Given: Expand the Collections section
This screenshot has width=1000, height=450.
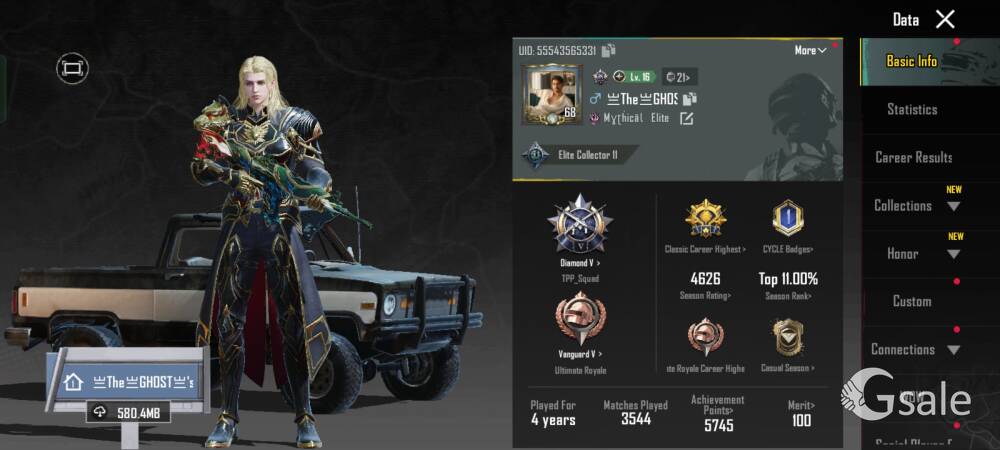Looking at the screenshot, I should [x=916, y=206].
